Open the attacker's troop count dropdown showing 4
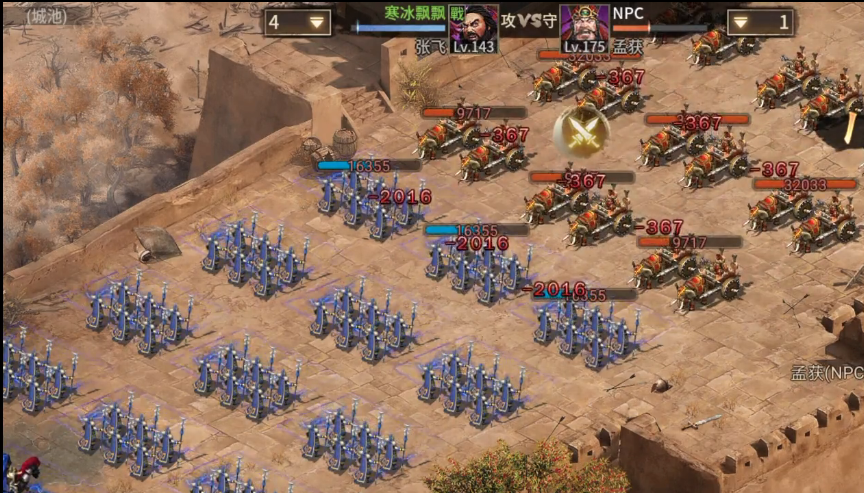 [298, 22]
